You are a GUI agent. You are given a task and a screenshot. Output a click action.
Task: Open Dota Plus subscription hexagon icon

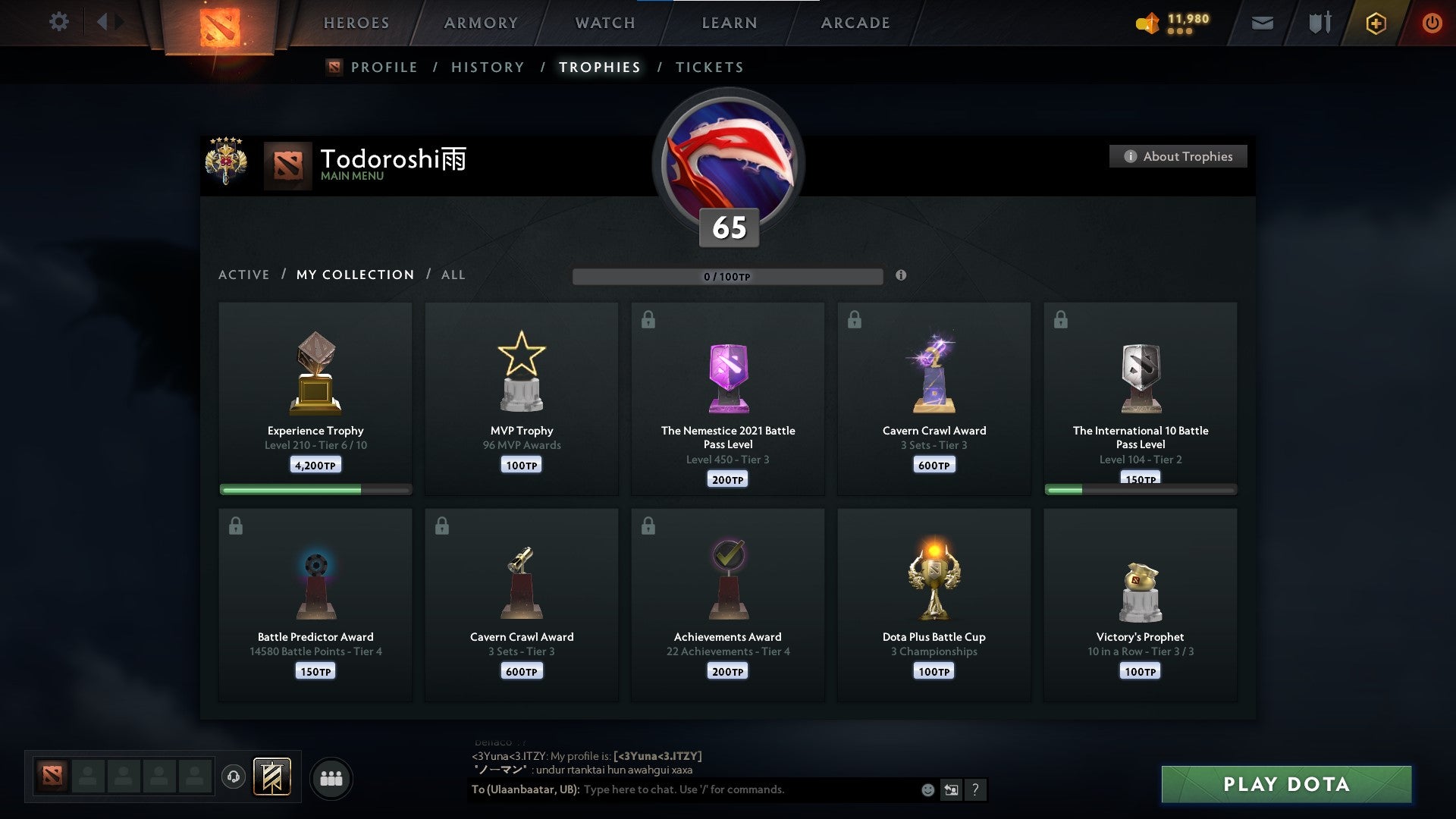pos(1376,23)
